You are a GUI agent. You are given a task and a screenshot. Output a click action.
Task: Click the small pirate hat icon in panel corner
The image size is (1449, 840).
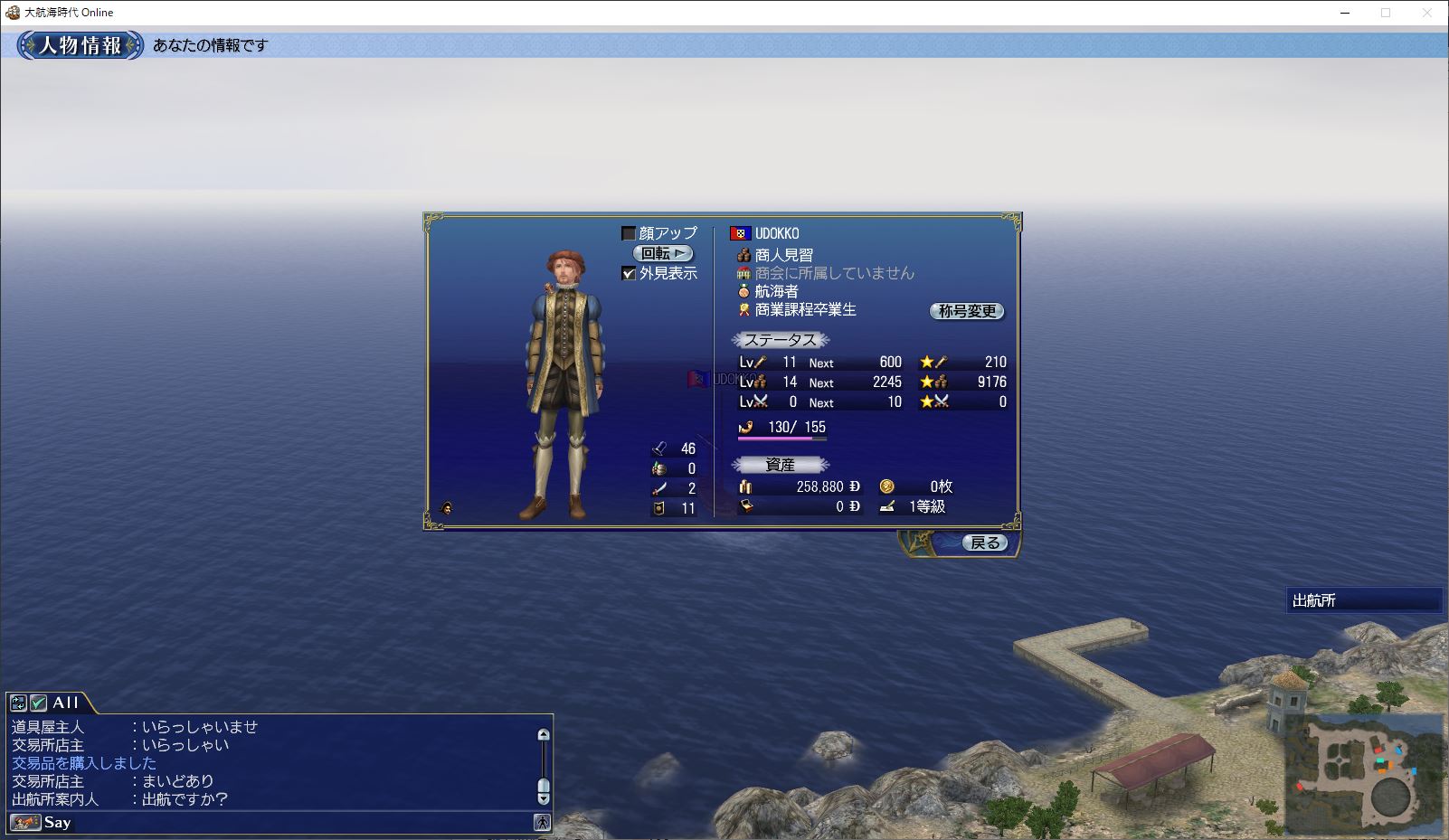click(446, 508)
